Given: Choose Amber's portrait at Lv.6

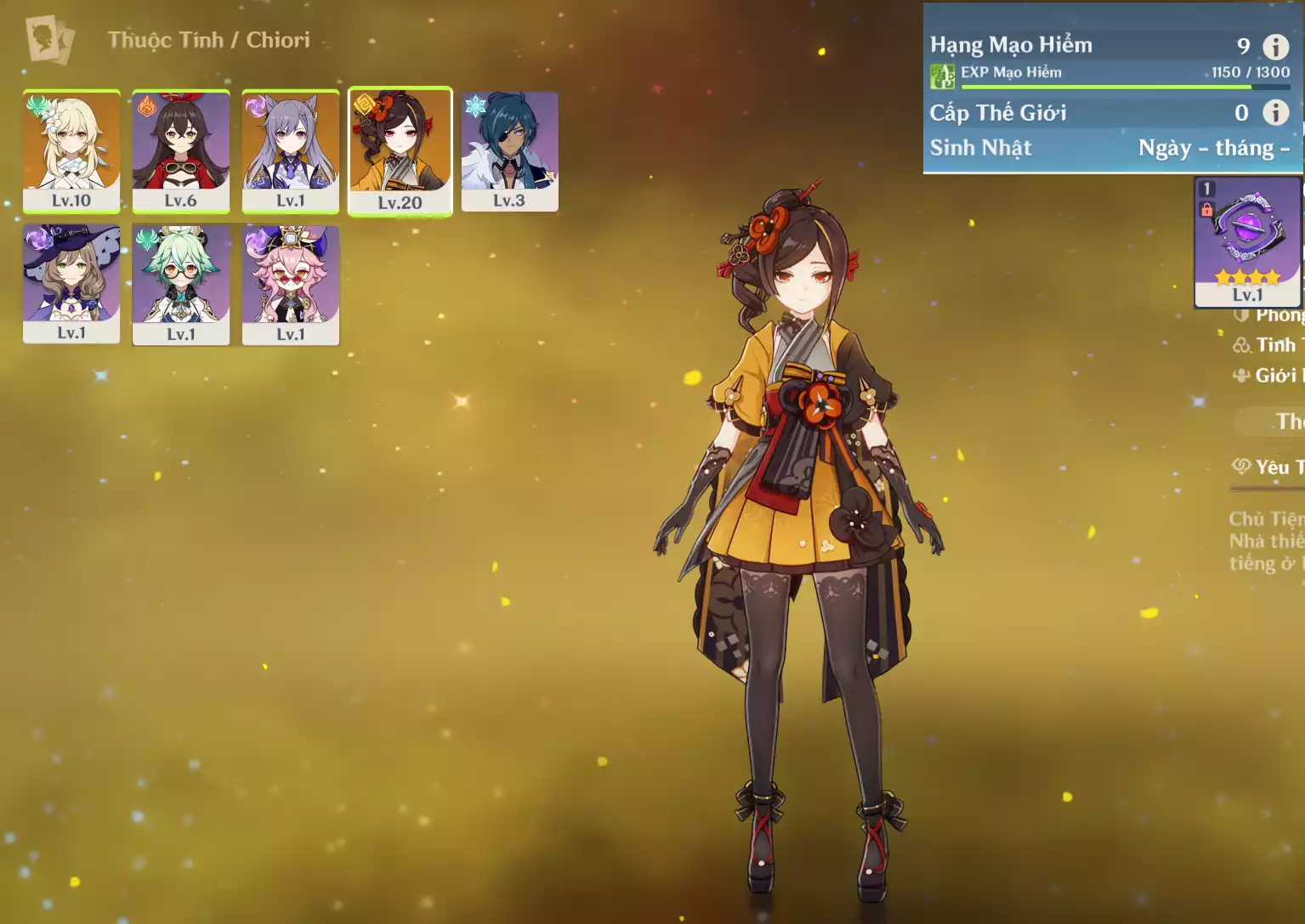Looking at the screenshot, I should coord(181,150).
